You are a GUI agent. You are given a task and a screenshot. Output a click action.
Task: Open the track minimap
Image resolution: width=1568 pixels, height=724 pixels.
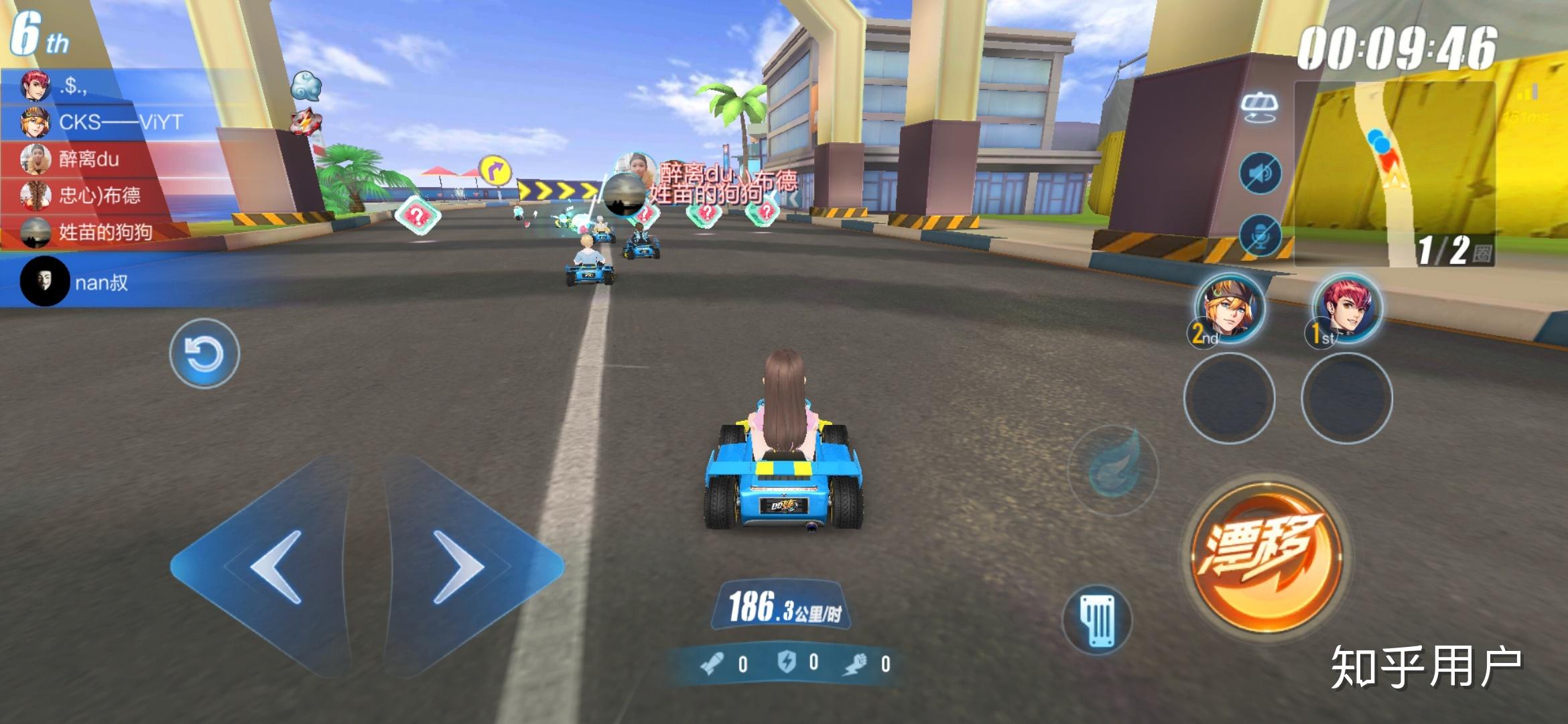[1394, 174]
